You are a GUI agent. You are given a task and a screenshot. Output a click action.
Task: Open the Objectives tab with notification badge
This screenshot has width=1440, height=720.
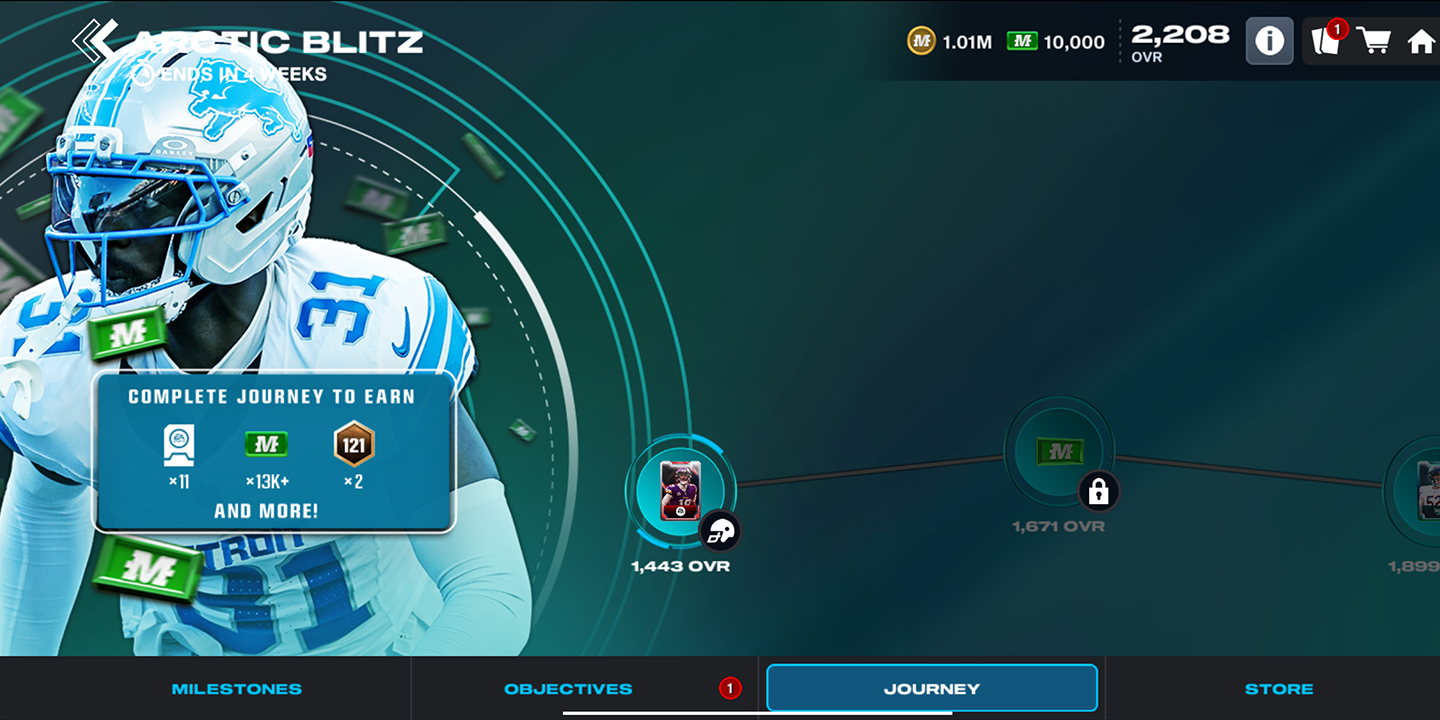[x=566, y=688]
